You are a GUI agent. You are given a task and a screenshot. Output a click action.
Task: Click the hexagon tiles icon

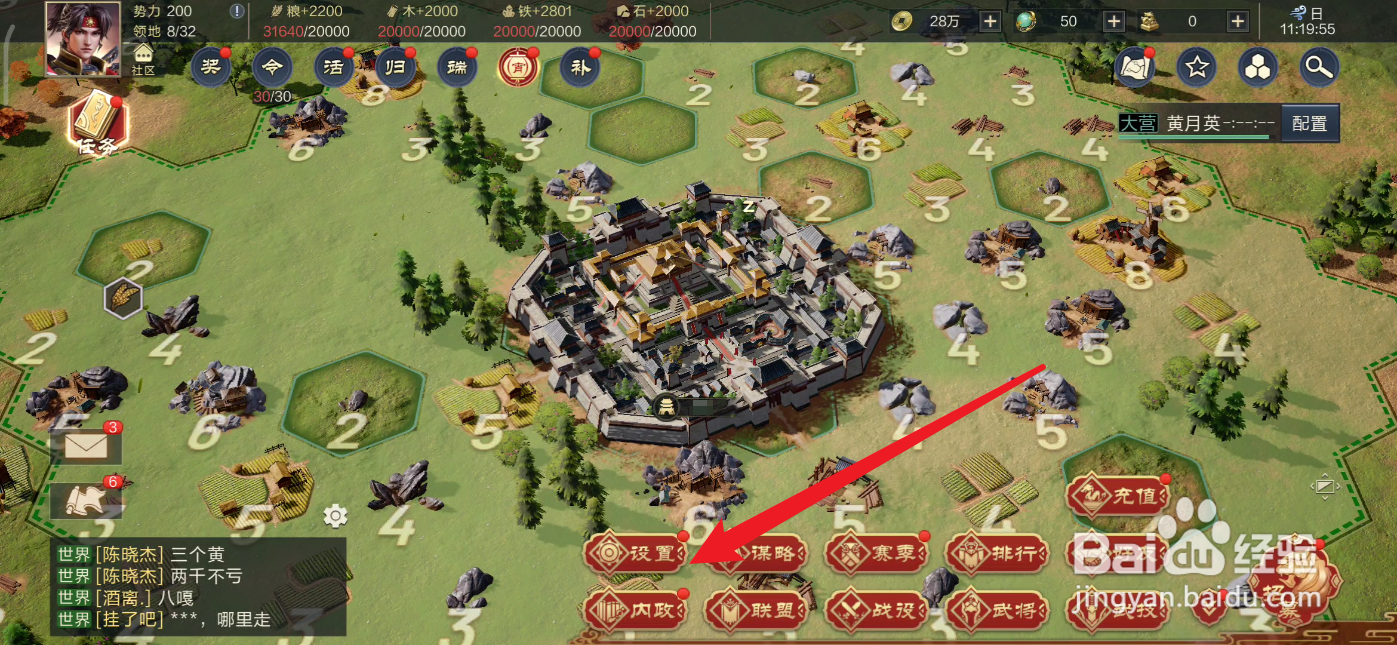tap(1258, 67)
